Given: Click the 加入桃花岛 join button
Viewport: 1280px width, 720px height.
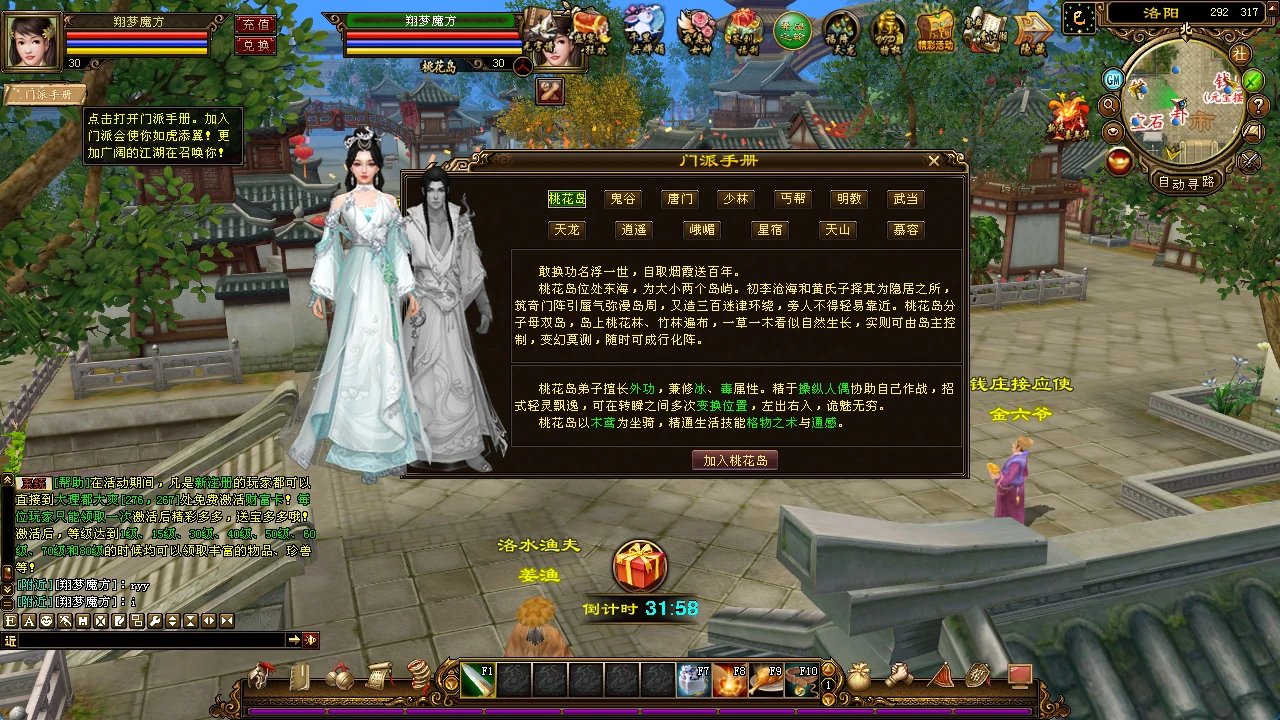Looking at the screenshot, I should coord(735,460).
